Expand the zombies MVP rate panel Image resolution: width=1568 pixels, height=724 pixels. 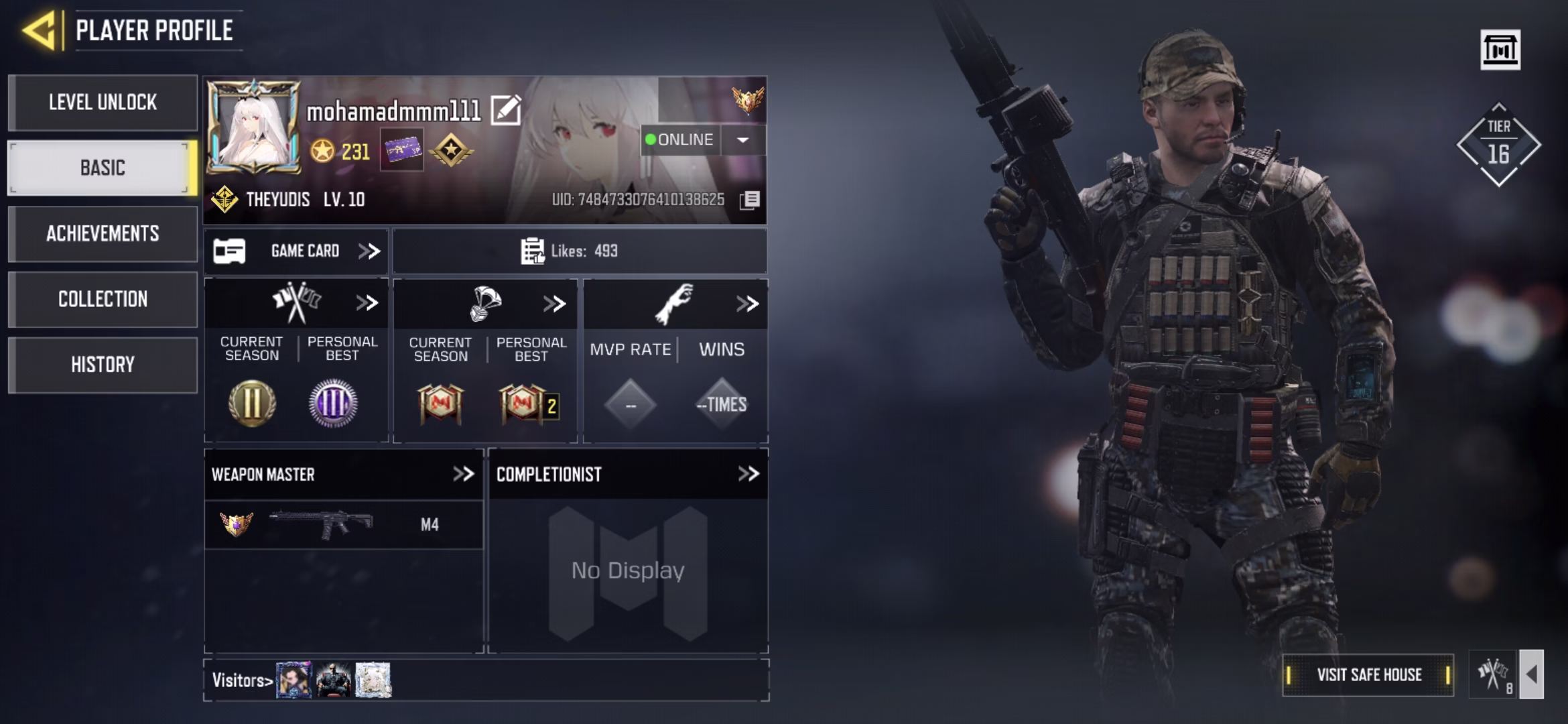point(746,304)
